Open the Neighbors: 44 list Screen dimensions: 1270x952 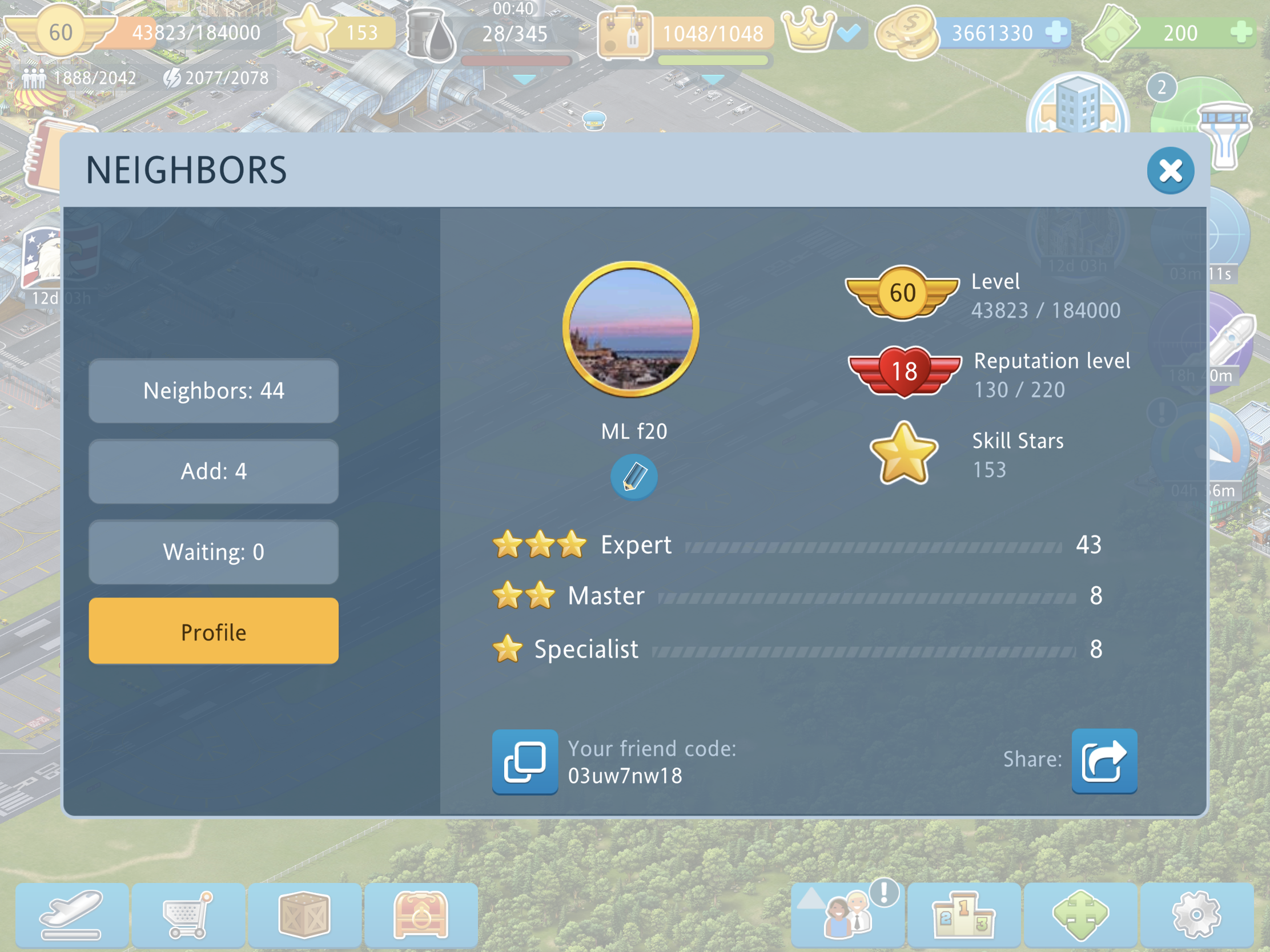tap(213, 391)
